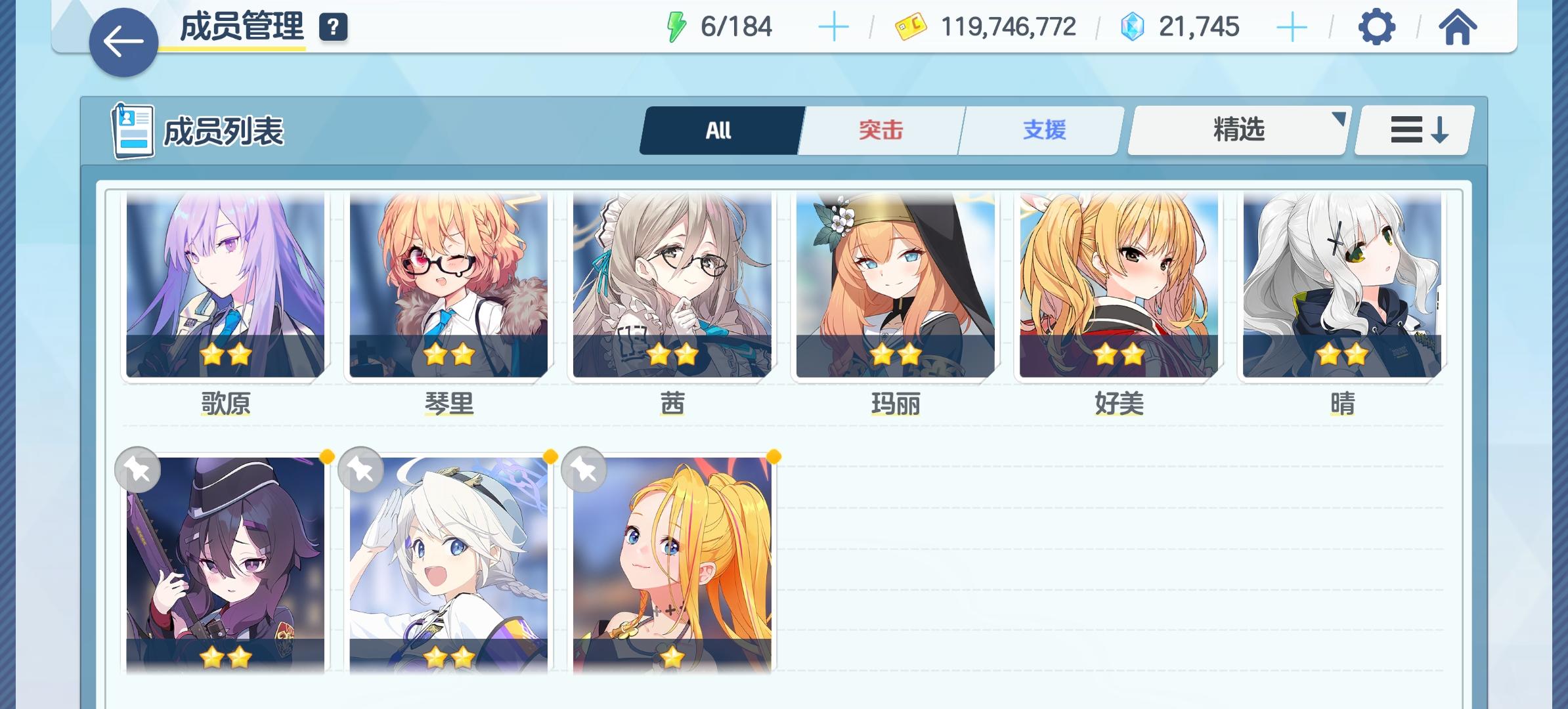This screenshot has height=709, width=1568.
Task: Click the gold currency coin icon
Action: [x=909, y=27]
